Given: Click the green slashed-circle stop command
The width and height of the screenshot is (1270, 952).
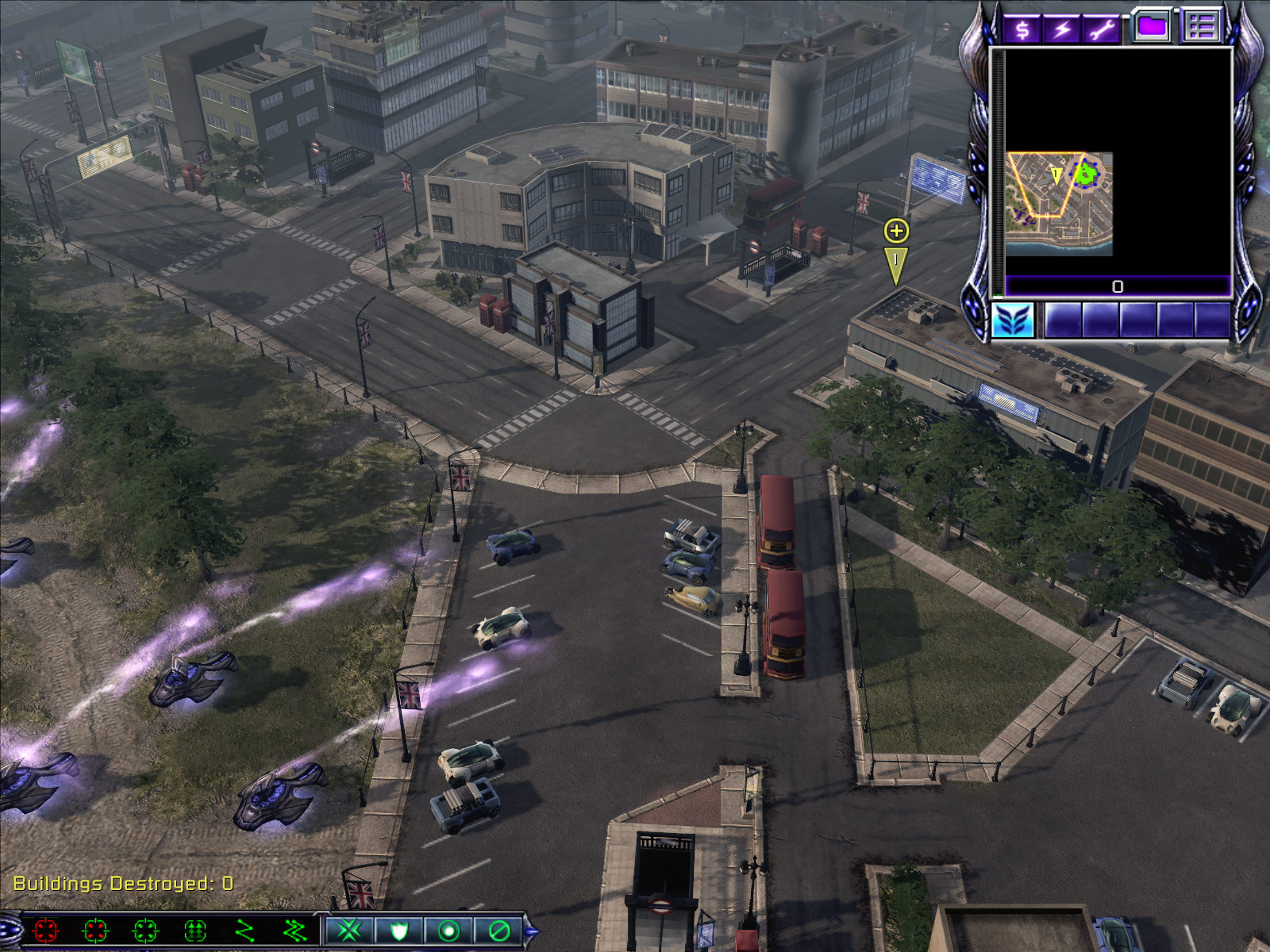Looking at the screenshot, I should pos(498,930).
